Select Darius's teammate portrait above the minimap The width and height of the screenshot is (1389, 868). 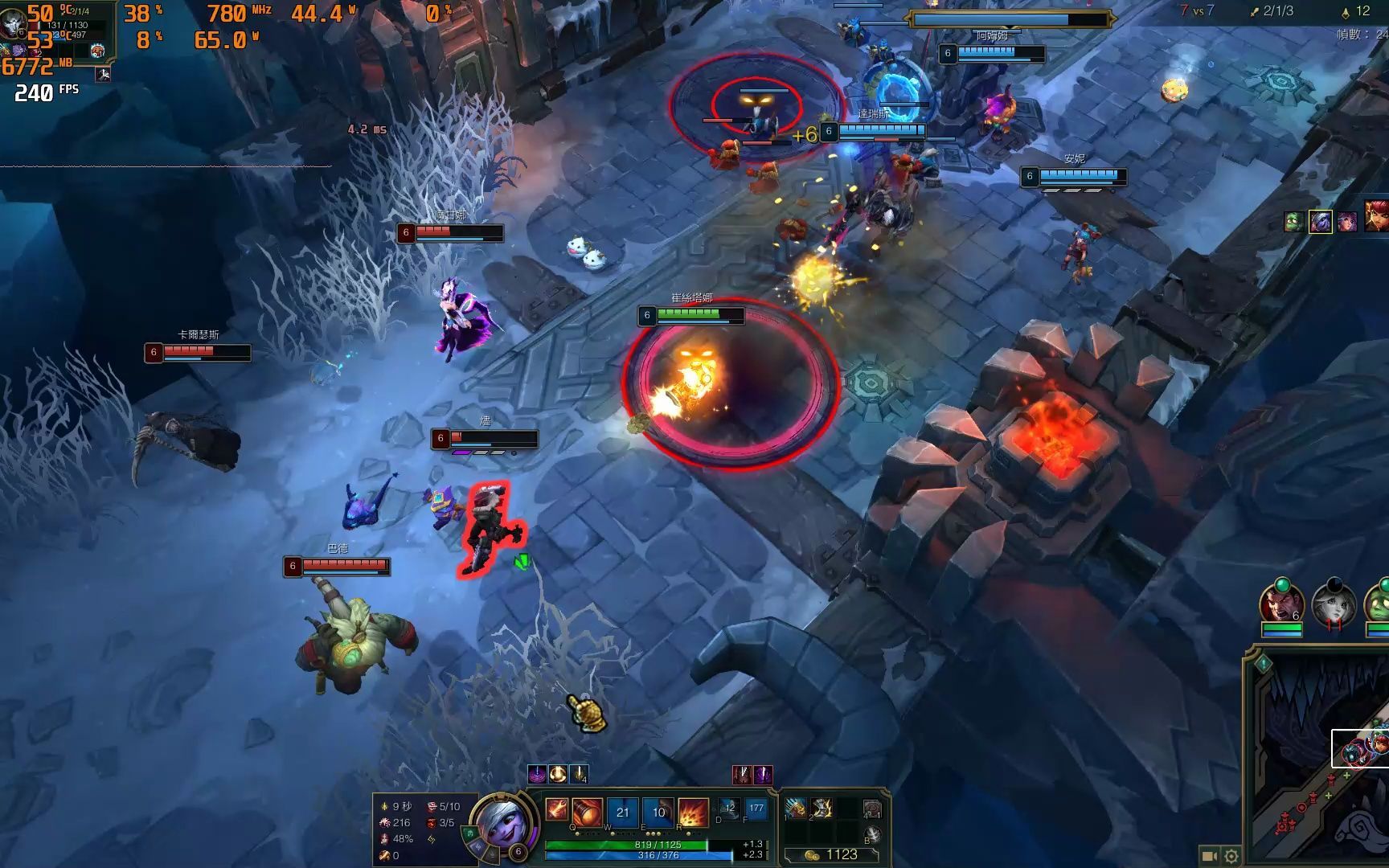coord(1281,603)
